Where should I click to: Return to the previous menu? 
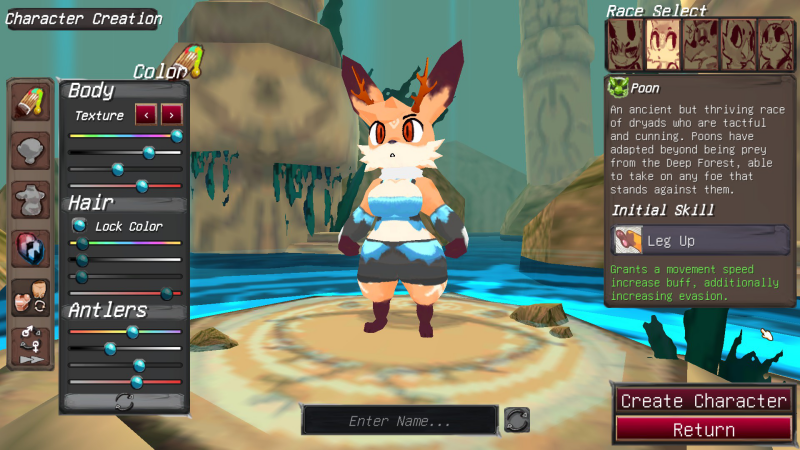[x=703, y=430]
